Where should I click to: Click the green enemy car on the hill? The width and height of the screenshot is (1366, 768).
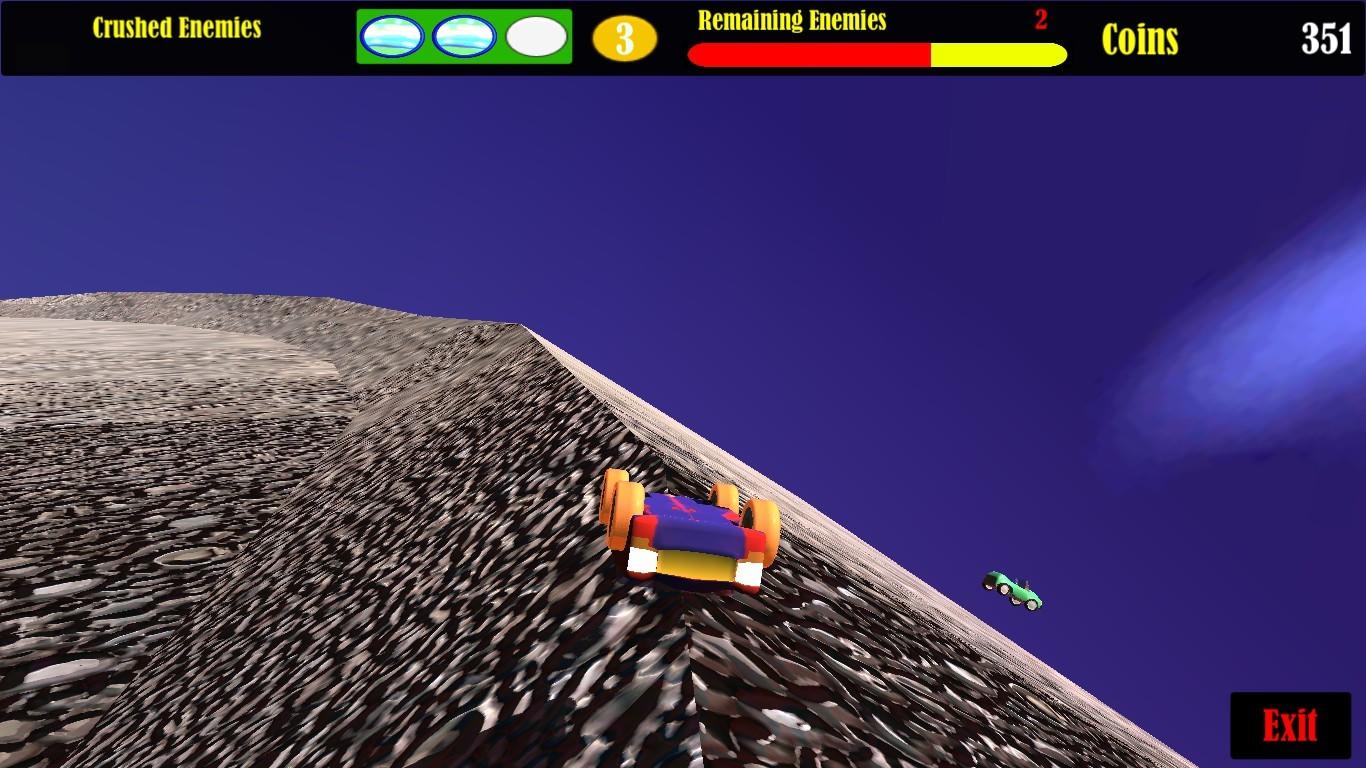(x=1010, y=590)
